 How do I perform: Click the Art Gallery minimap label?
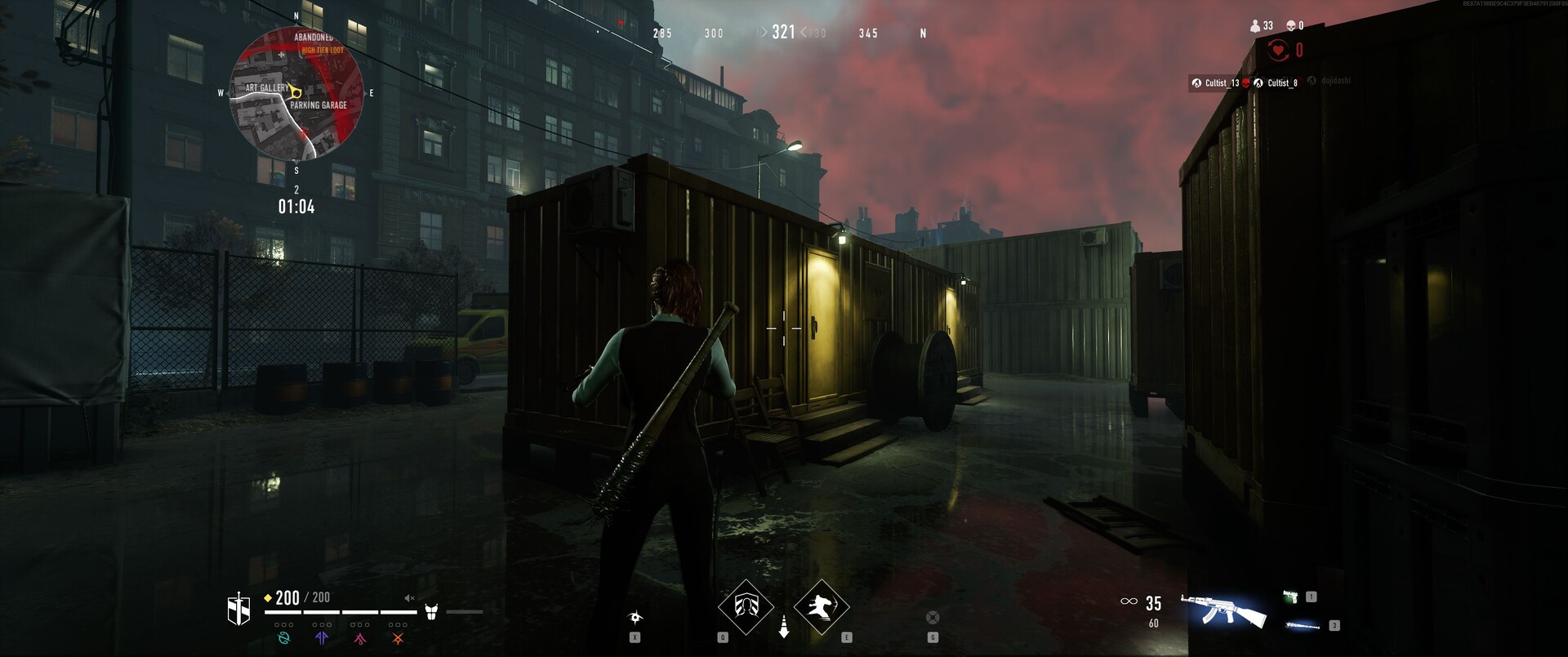pos(266,87)
